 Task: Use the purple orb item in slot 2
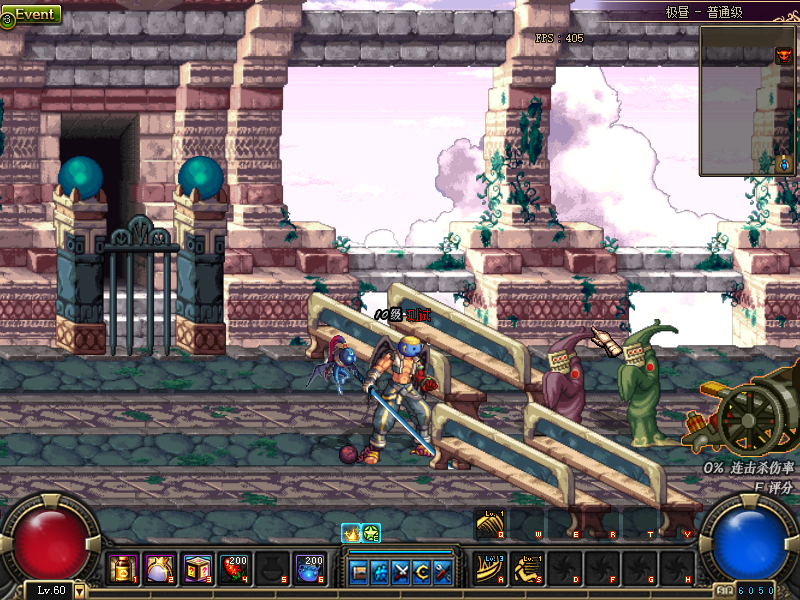[158, 569]
